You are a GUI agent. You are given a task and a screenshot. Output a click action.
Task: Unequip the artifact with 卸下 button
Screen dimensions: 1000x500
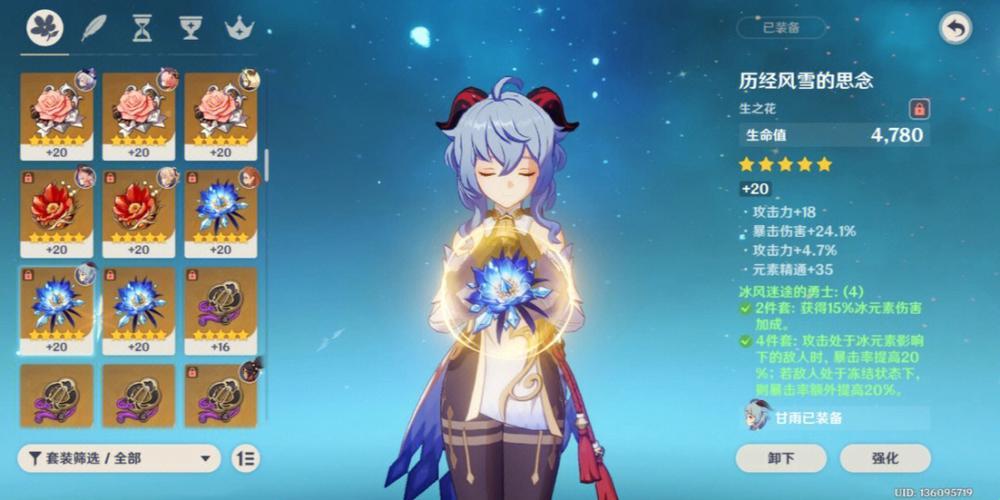click(781, 458)
